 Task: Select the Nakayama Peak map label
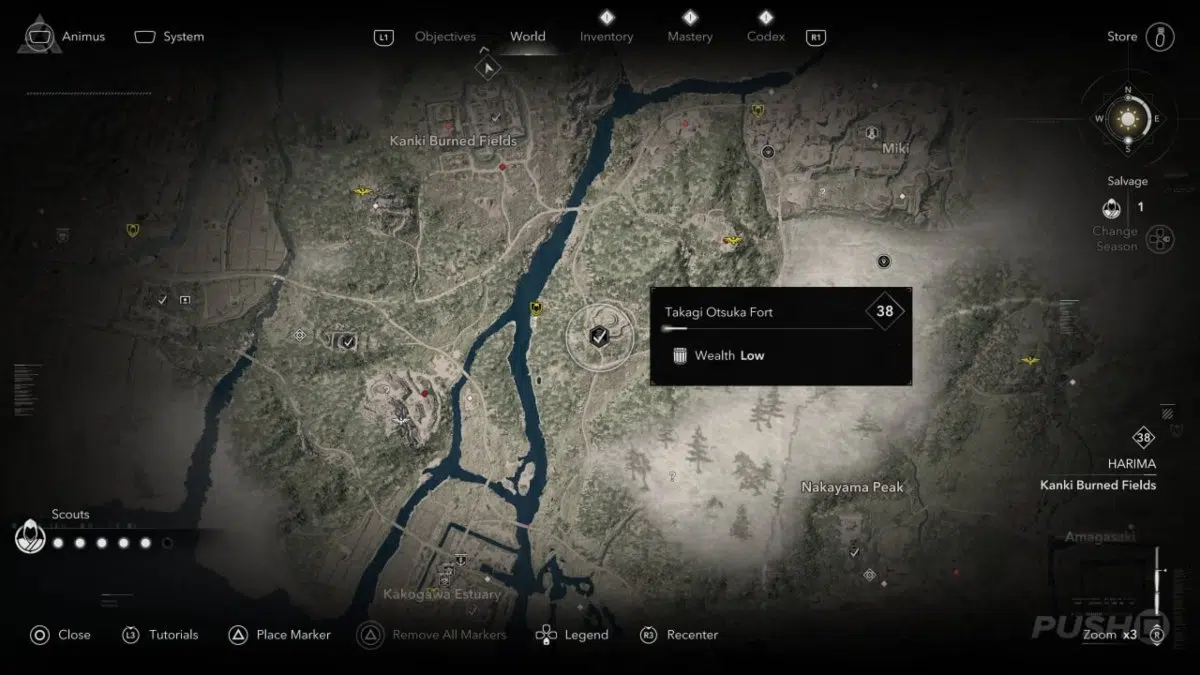[852, 487]
